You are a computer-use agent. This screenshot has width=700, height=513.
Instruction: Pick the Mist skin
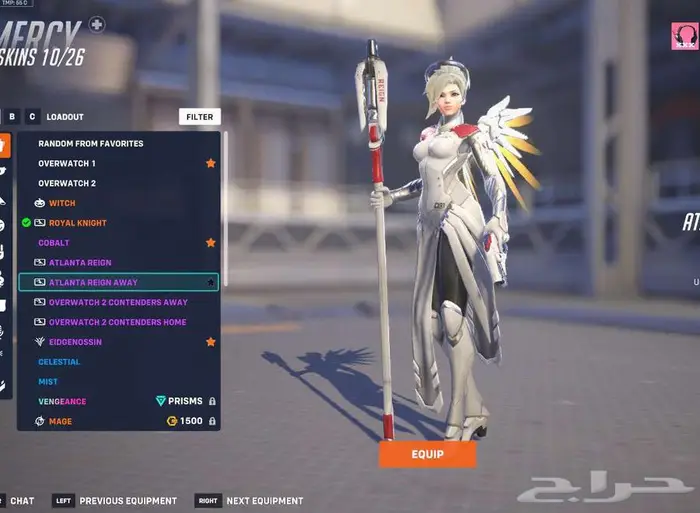(x=48, y=382)
